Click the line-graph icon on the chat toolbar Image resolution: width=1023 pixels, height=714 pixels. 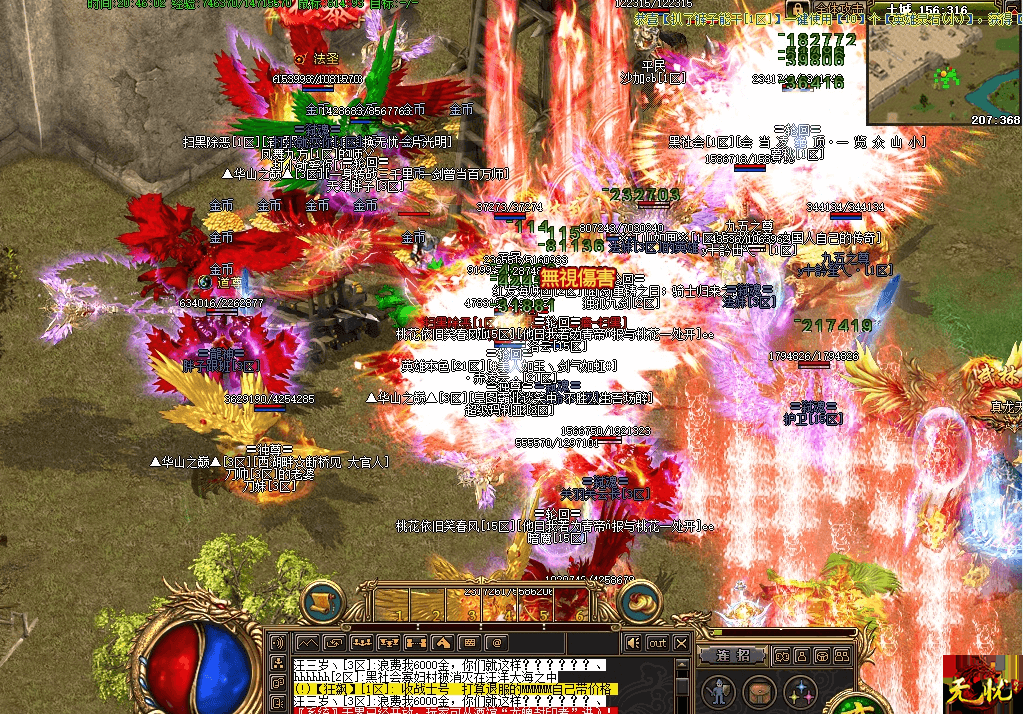(x=308, y=642)
